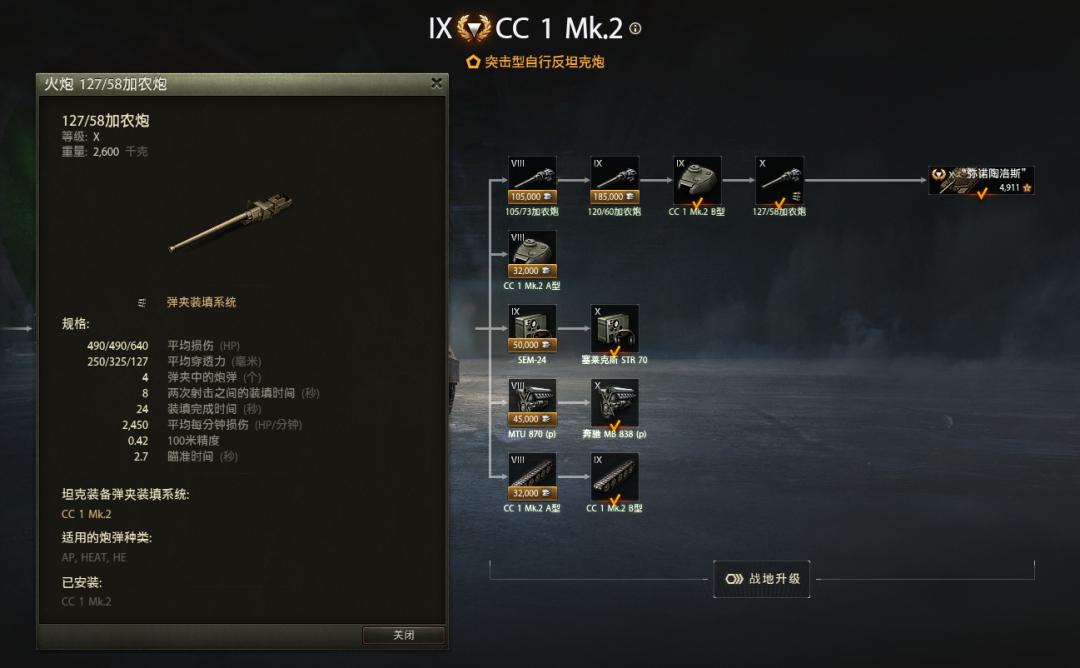Select the 105/73加农炮 gun module
This screenshot has height=668, width=1080.
click(532, 181)
